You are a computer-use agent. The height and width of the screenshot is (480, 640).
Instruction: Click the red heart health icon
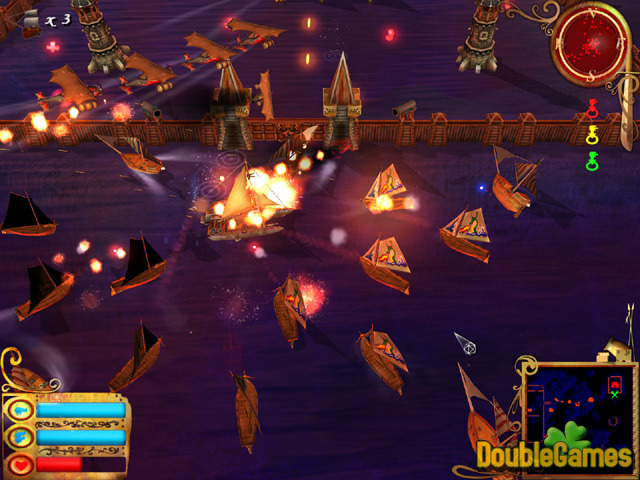pyautogui.click(x=20, y=464)
